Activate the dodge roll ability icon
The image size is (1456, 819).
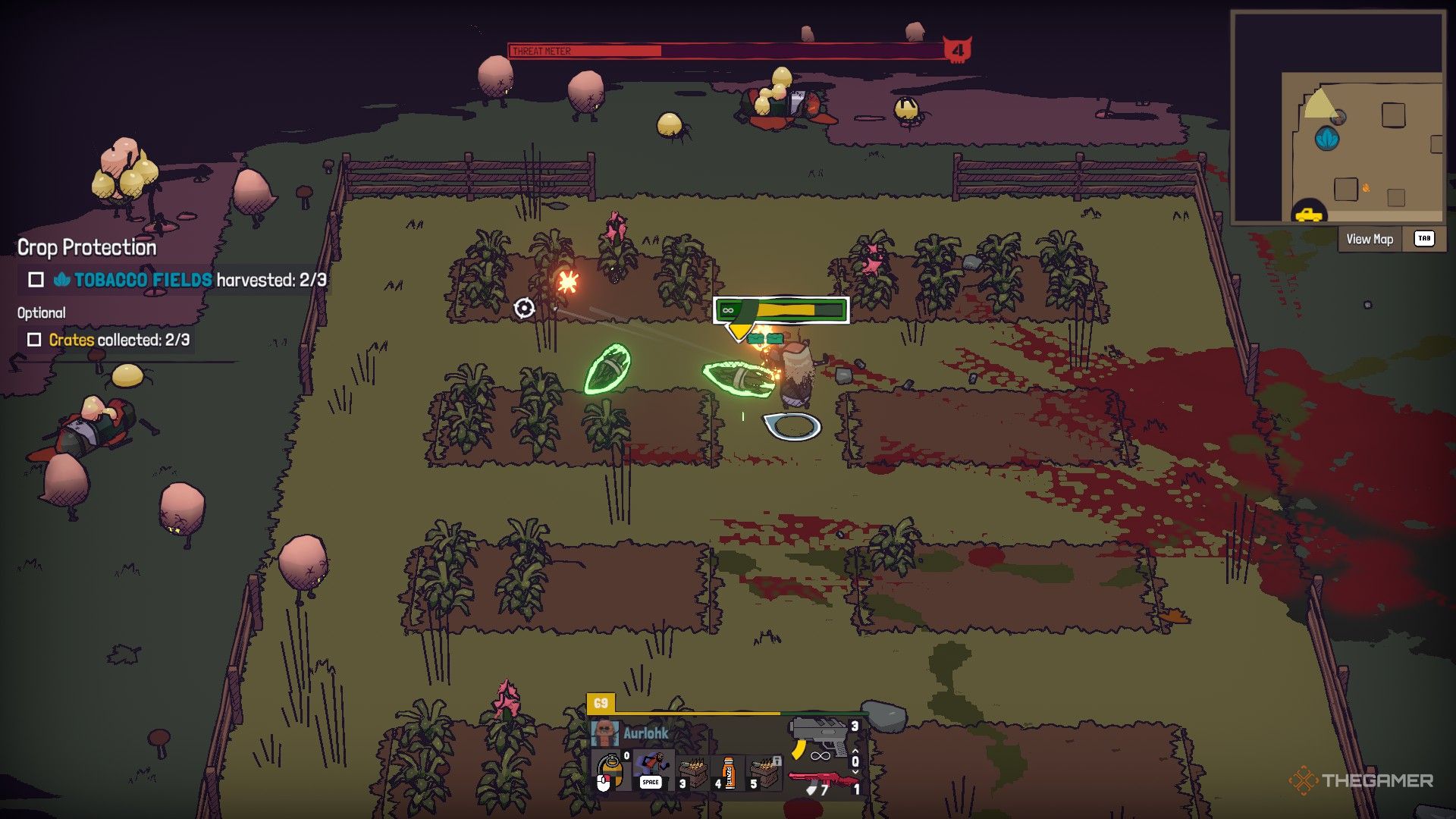pos(651,770)
